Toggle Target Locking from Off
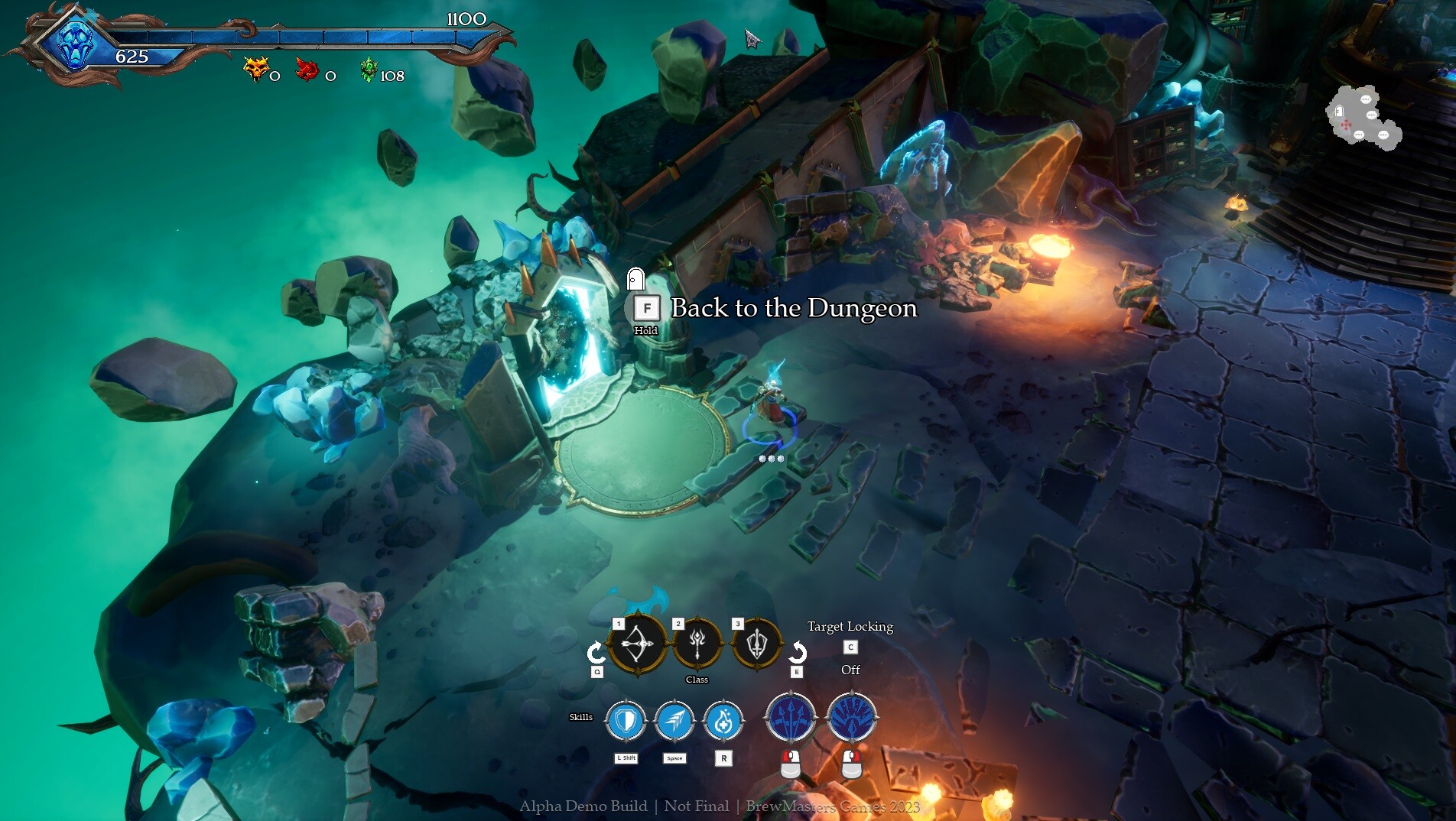Screen dimensions: 1456x821 (850, 647)
